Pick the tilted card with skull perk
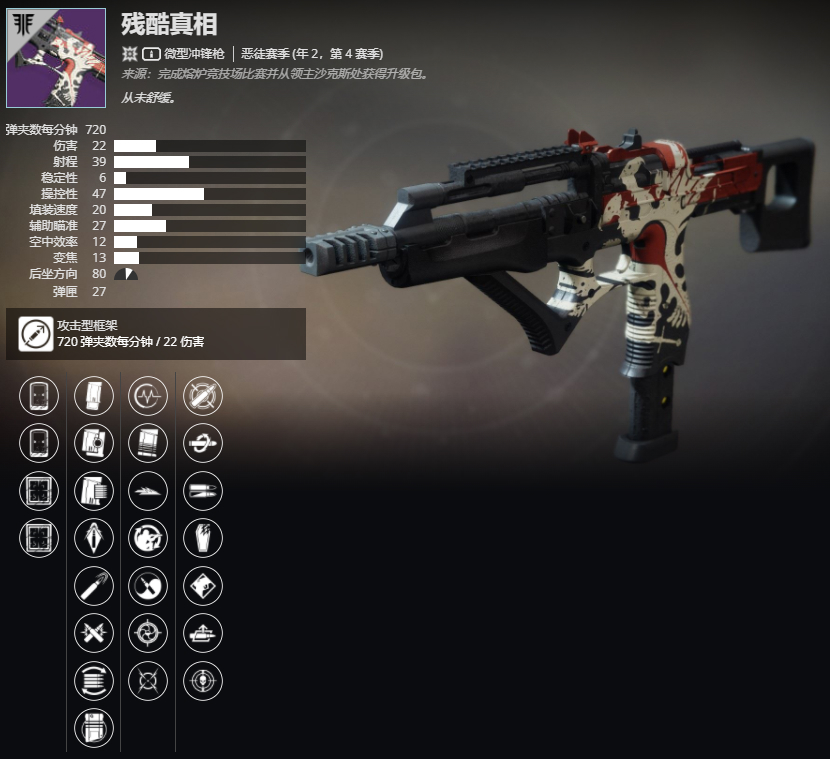Screen dimensions: 830x759 (203, 587)
